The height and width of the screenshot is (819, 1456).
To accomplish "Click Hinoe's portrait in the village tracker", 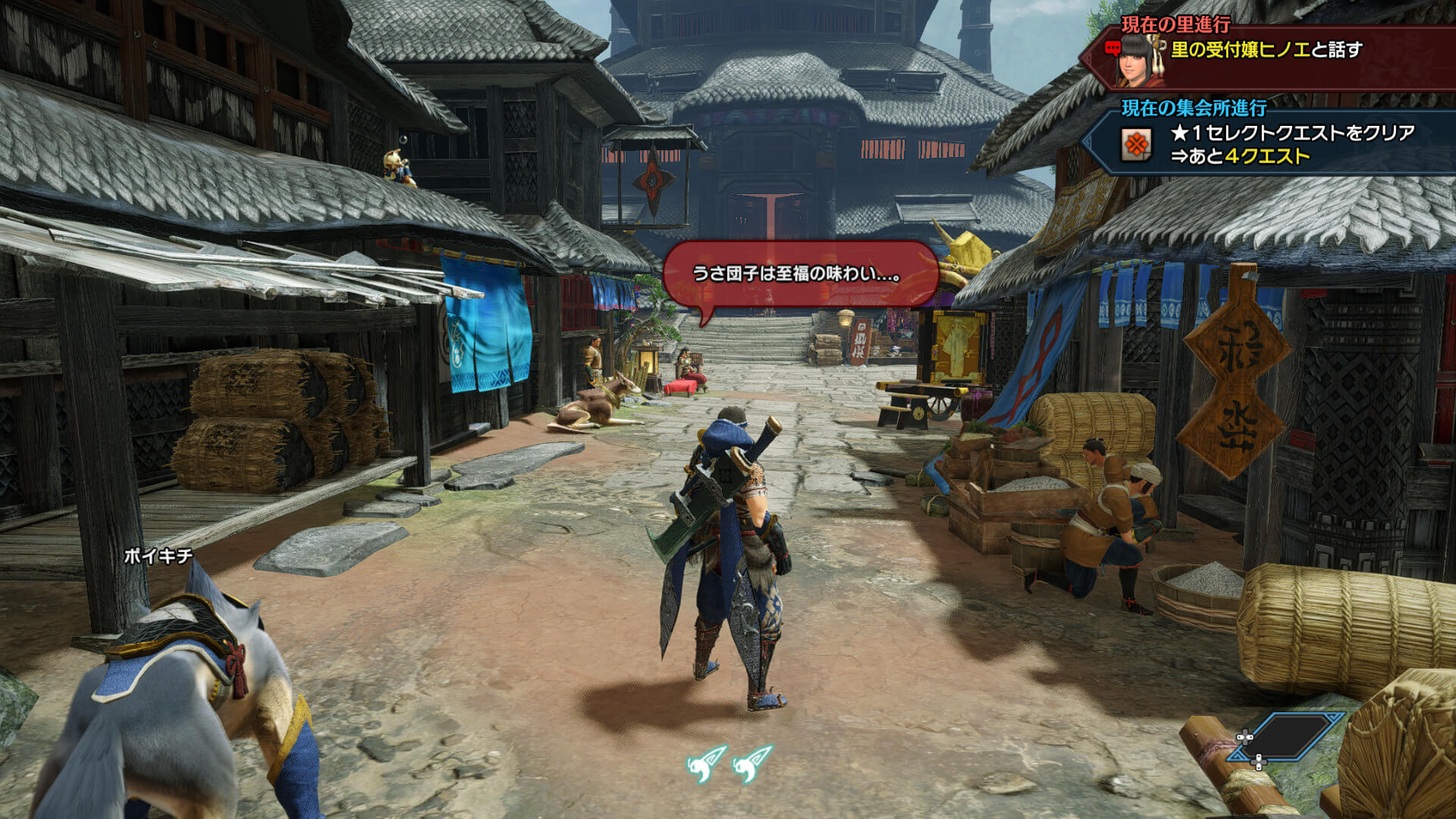I will (1140, 59).
